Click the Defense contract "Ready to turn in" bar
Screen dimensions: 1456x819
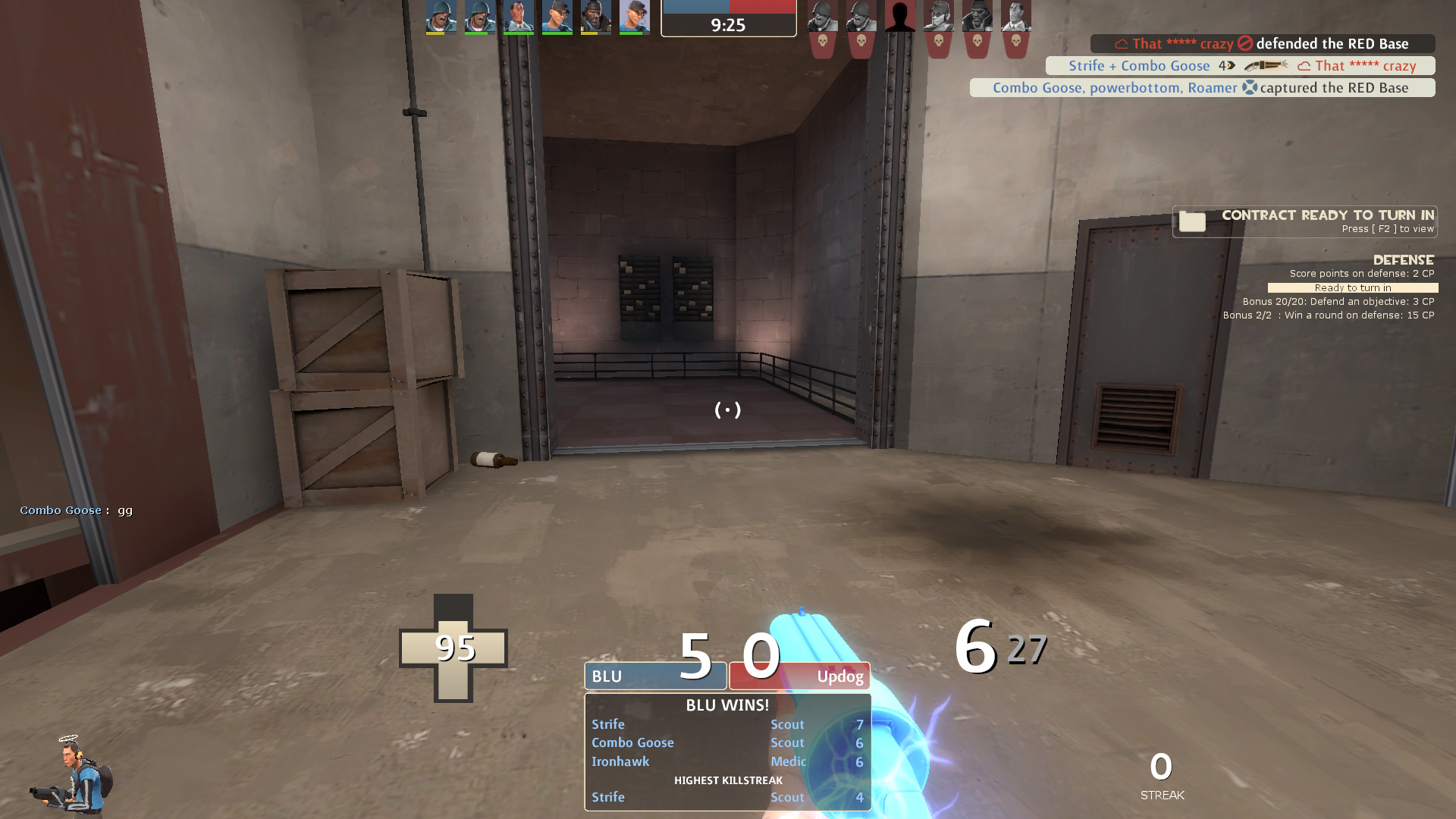pyautogui.click(x=1353, y=288)
